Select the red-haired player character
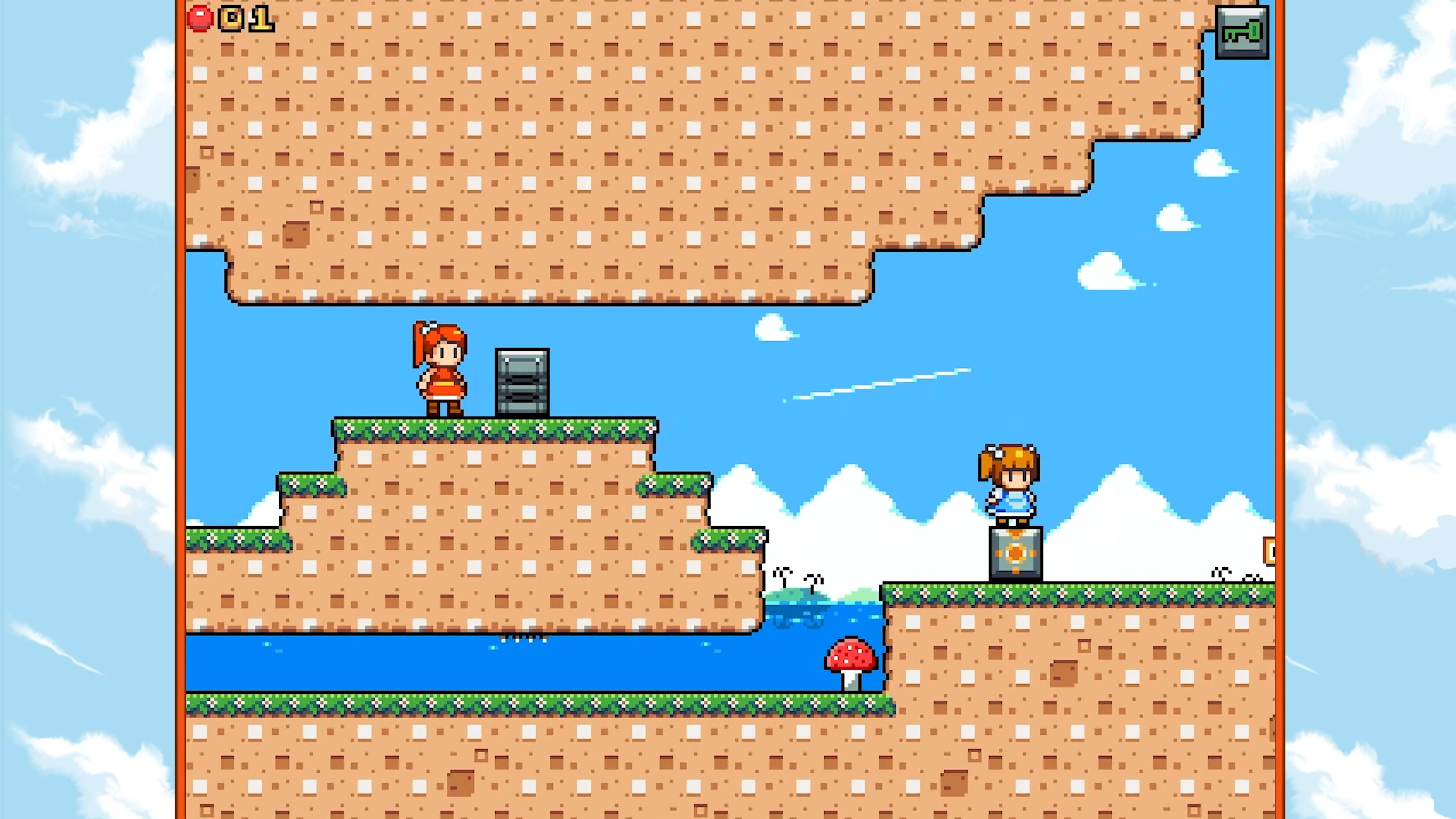The width and height of the screenshot is (1456, 819). click(x=440, y=367)
